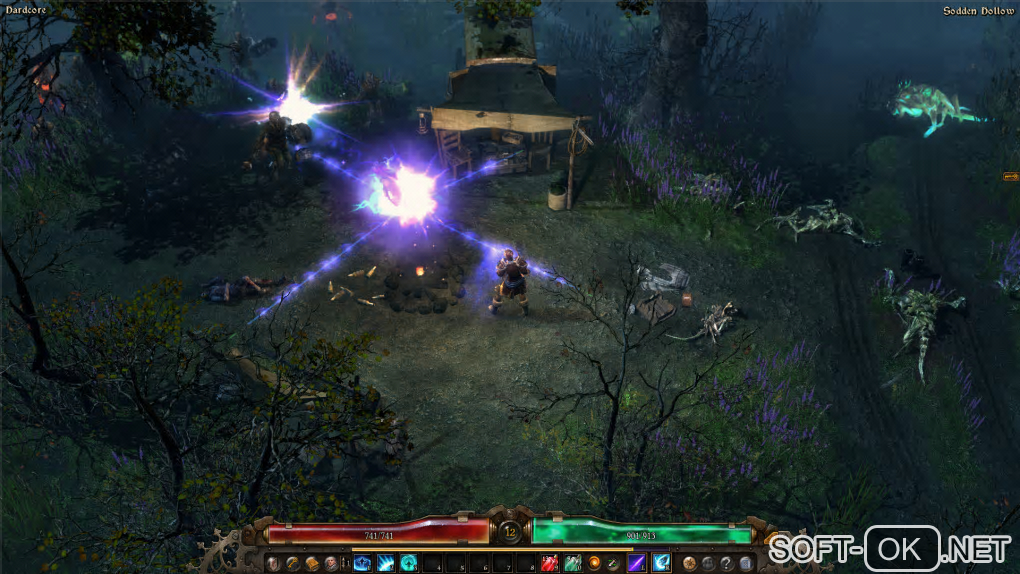
Task: Activate the orange swirl rift icon
Action: tap(594, 563)
